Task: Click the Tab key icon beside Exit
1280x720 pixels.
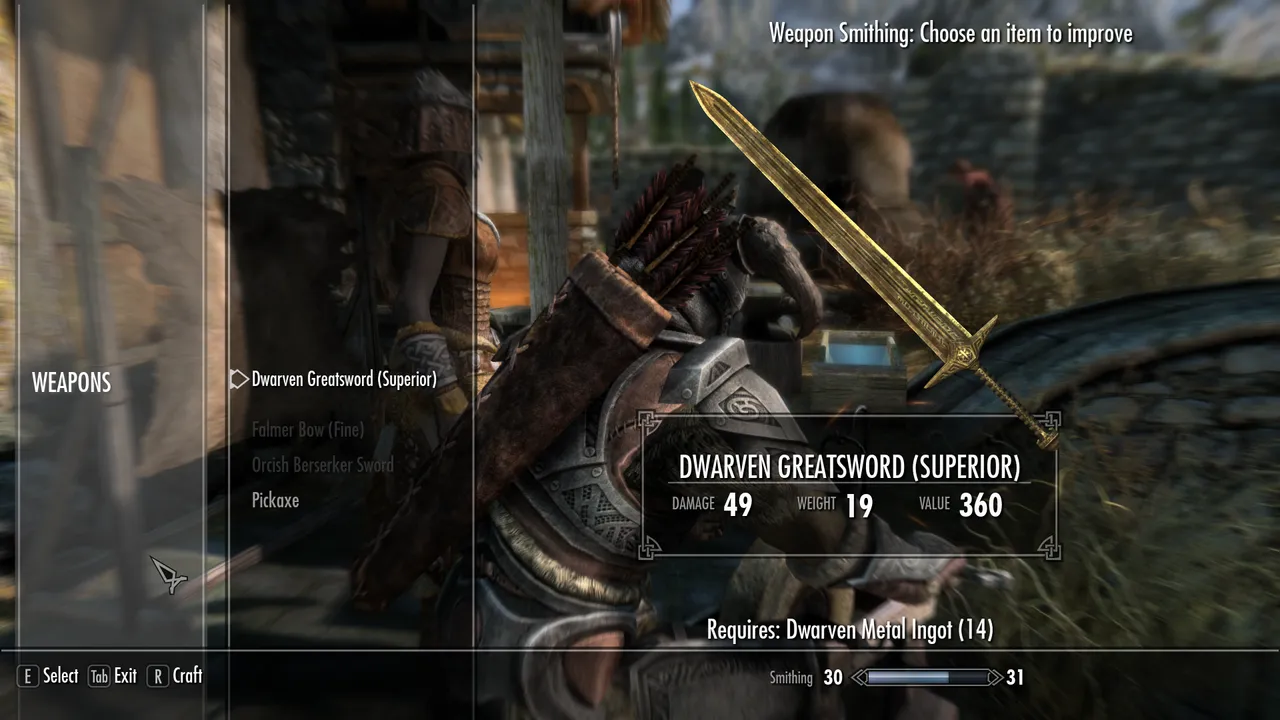Action: 98,676
